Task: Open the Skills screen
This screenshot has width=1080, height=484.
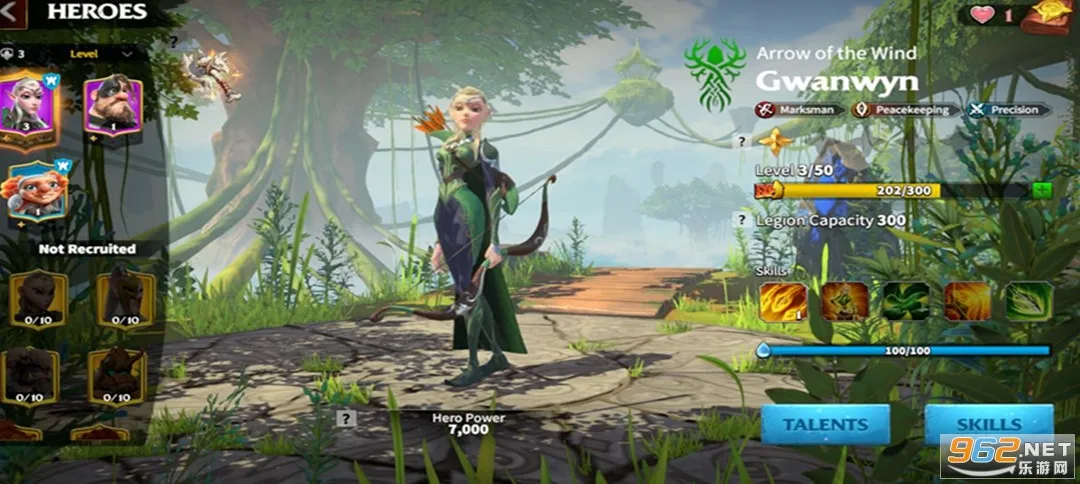Action: pos(988,424)
